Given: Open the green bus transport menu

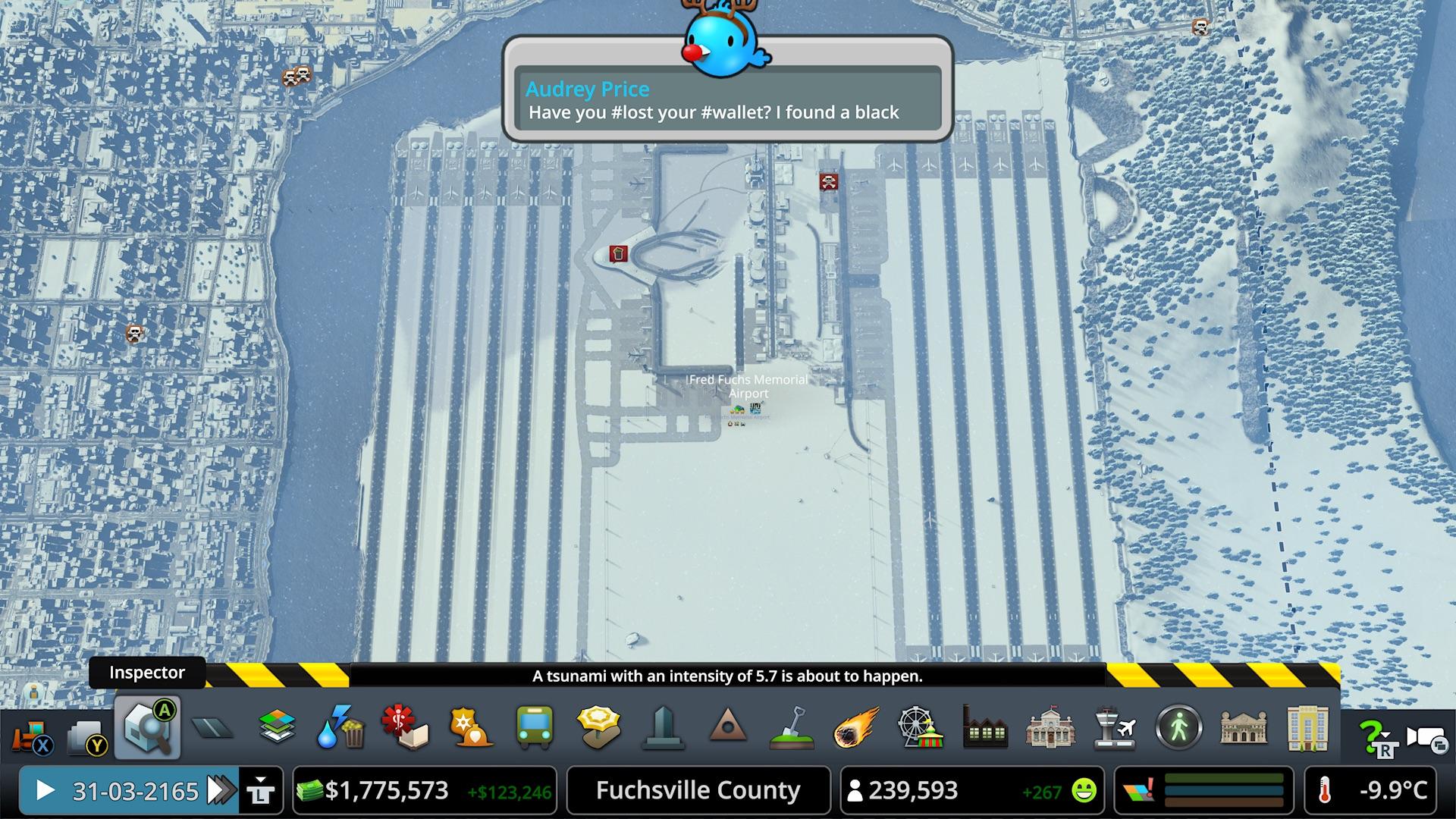Looking at the screenshot, I should pos(534,729).
